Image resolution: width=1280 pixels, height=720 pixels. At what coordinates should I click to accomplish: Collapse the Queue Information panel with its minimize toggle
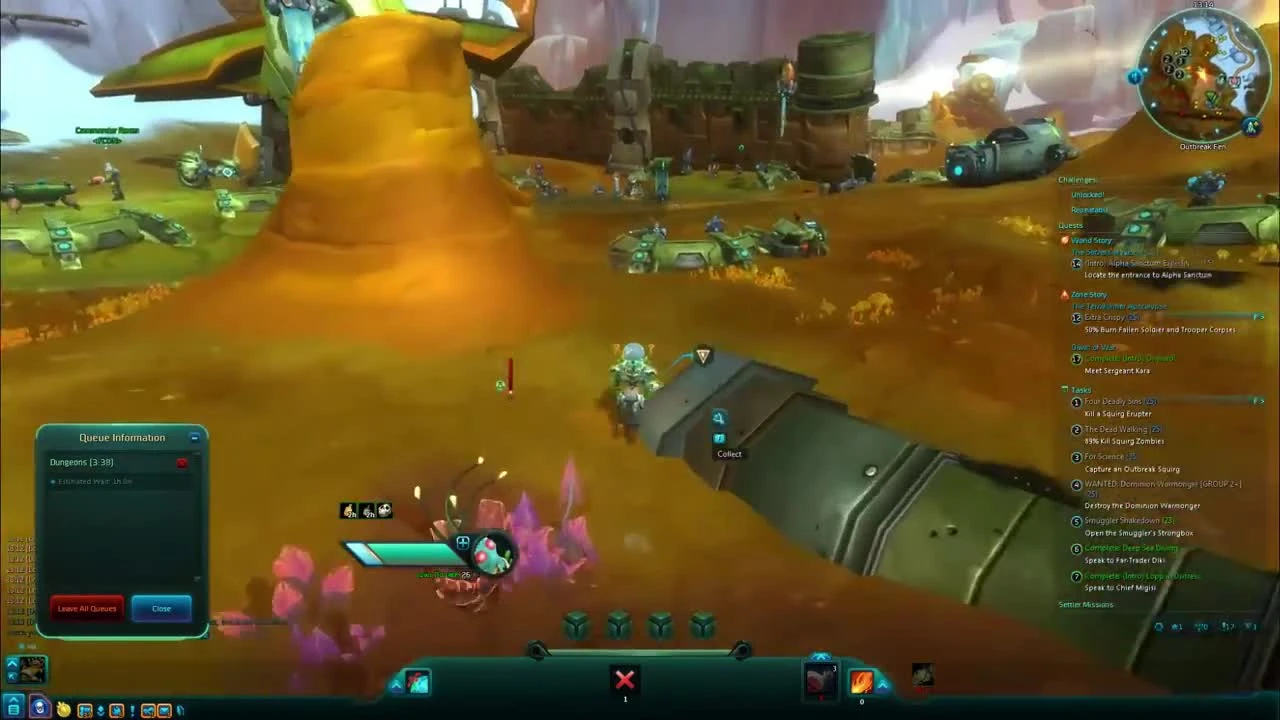point(194,438)
